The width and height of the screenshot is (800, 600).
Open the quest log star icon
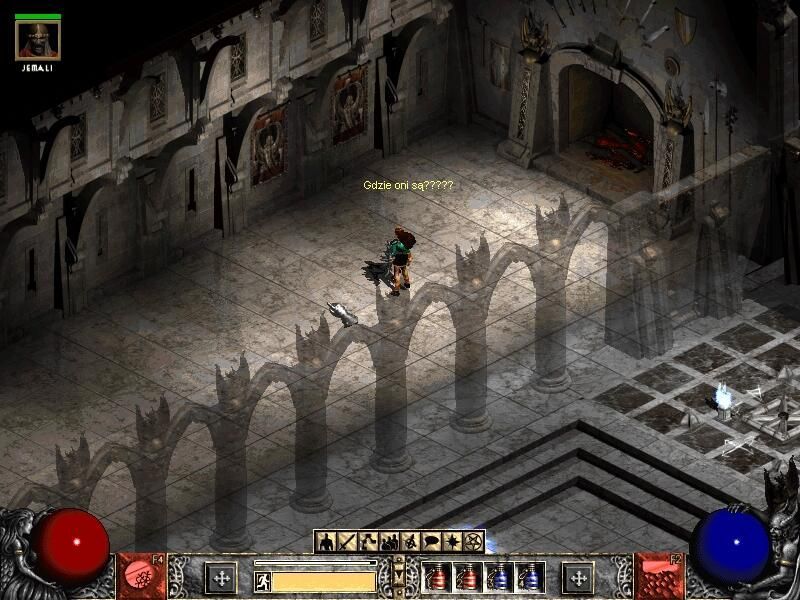coord(452,542)
